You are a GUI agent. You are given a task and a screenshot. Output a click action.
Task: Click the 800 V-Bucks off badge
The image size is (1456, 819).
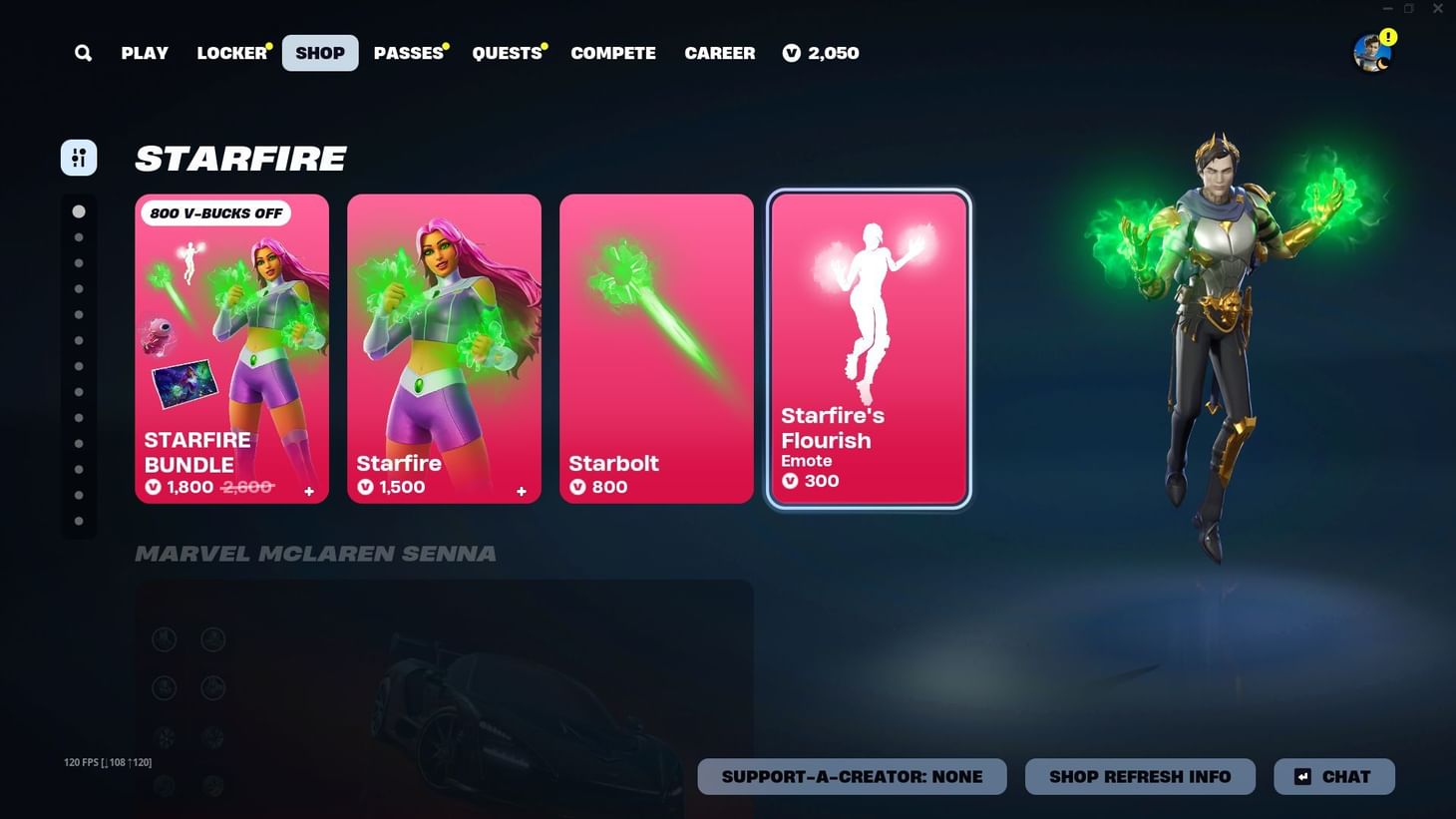pos(216,212)
